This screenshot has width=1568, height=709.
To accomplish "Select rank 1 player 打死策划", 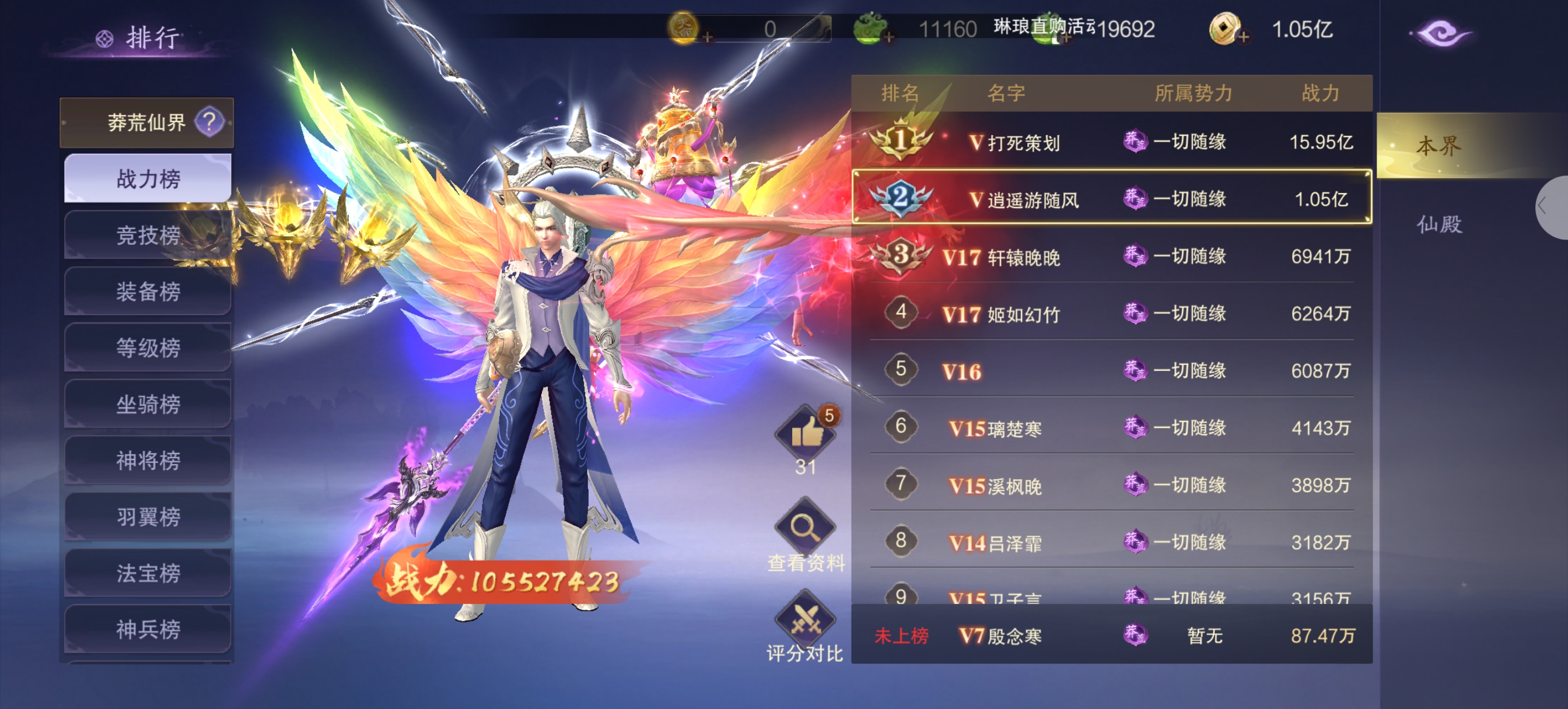I will click(x=1111, y=142).
